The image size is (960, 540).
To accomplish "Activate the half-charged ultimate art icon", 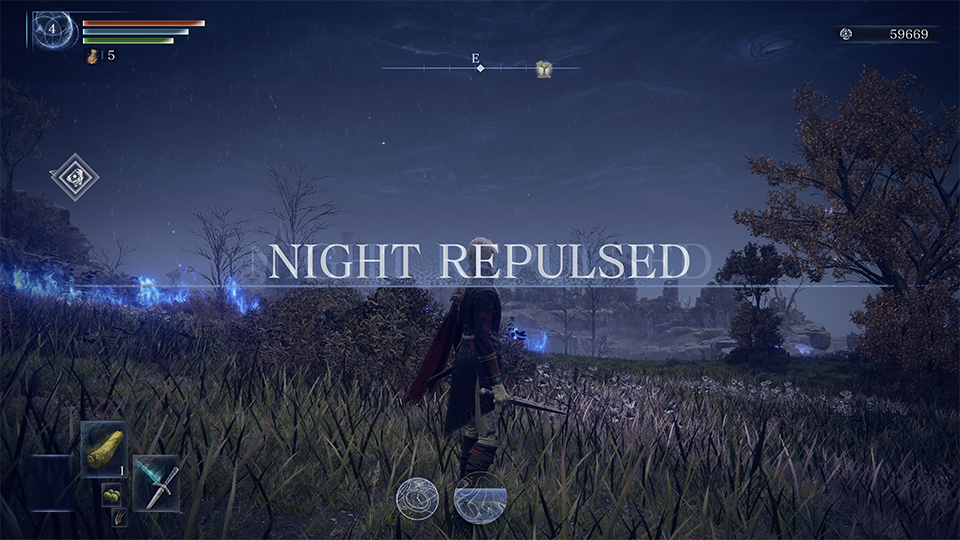I will click(480, 497).
